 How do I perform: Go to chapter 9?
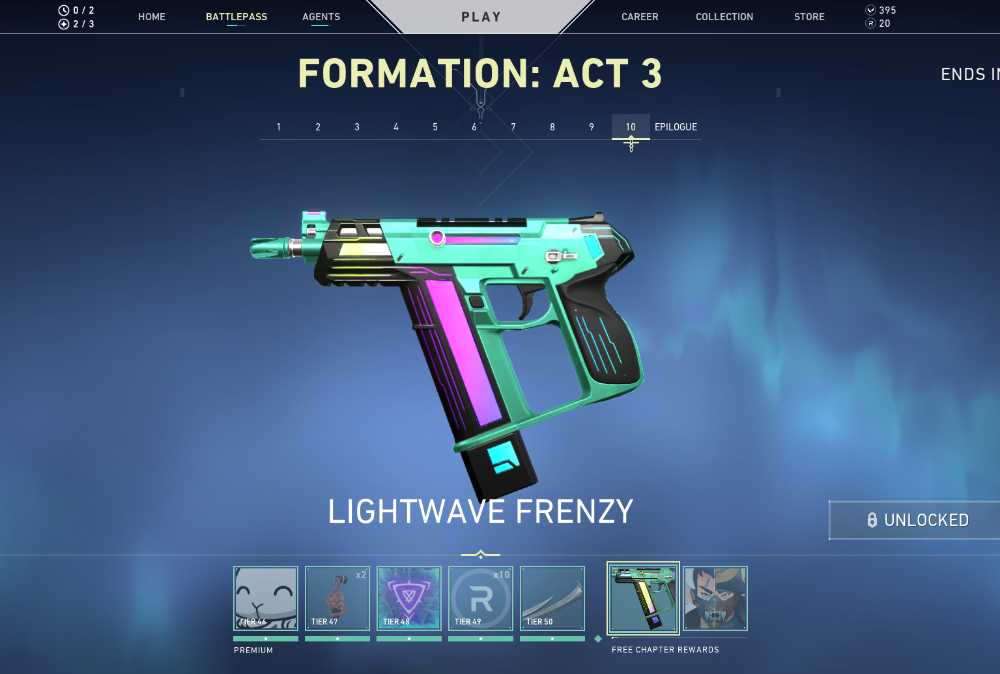click(591, 127)
